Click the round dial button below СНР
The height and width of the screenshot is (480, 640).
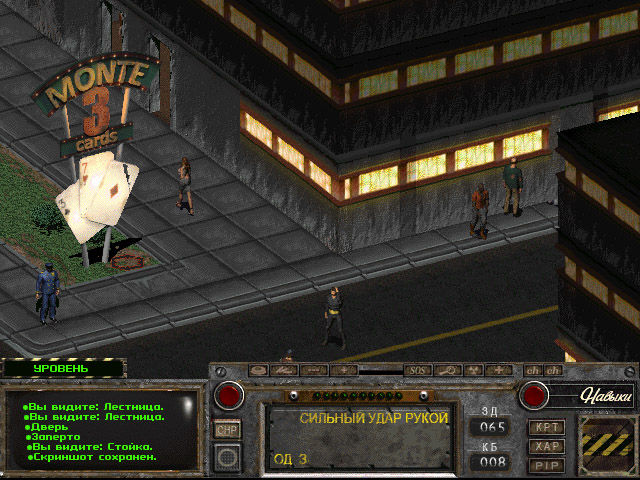coord(229,458)
